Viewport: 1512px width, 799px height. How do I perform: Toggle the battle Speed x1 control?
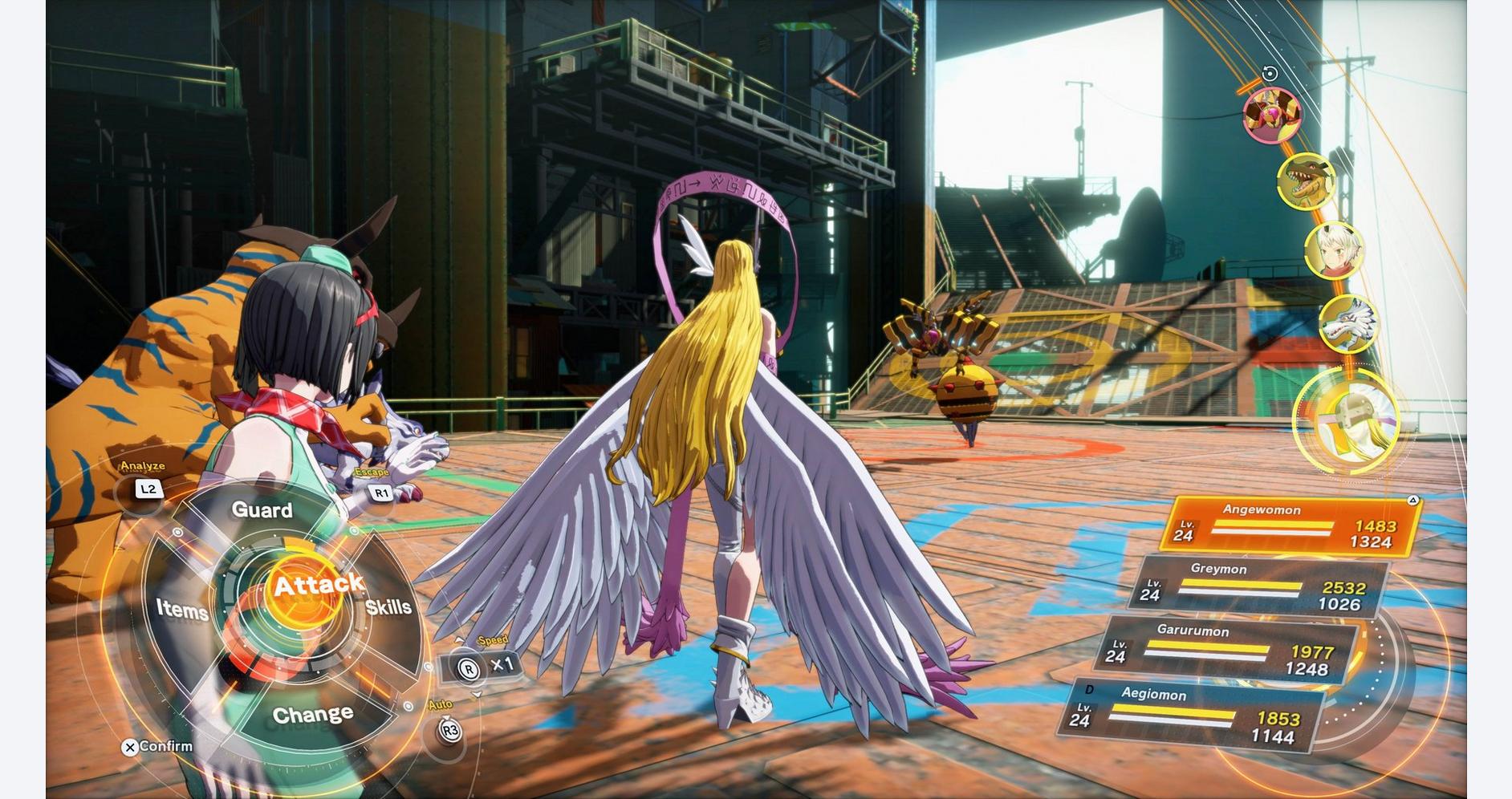pos(482,666)
